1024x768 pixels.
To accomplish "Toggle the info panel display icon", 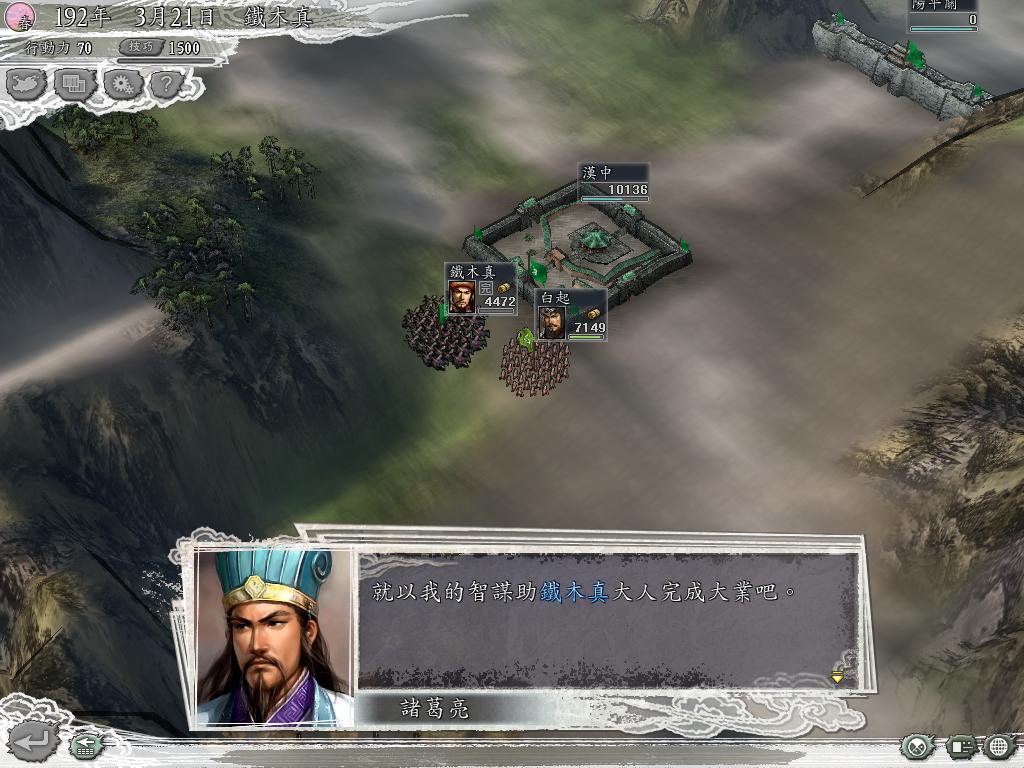I will 961,745.
